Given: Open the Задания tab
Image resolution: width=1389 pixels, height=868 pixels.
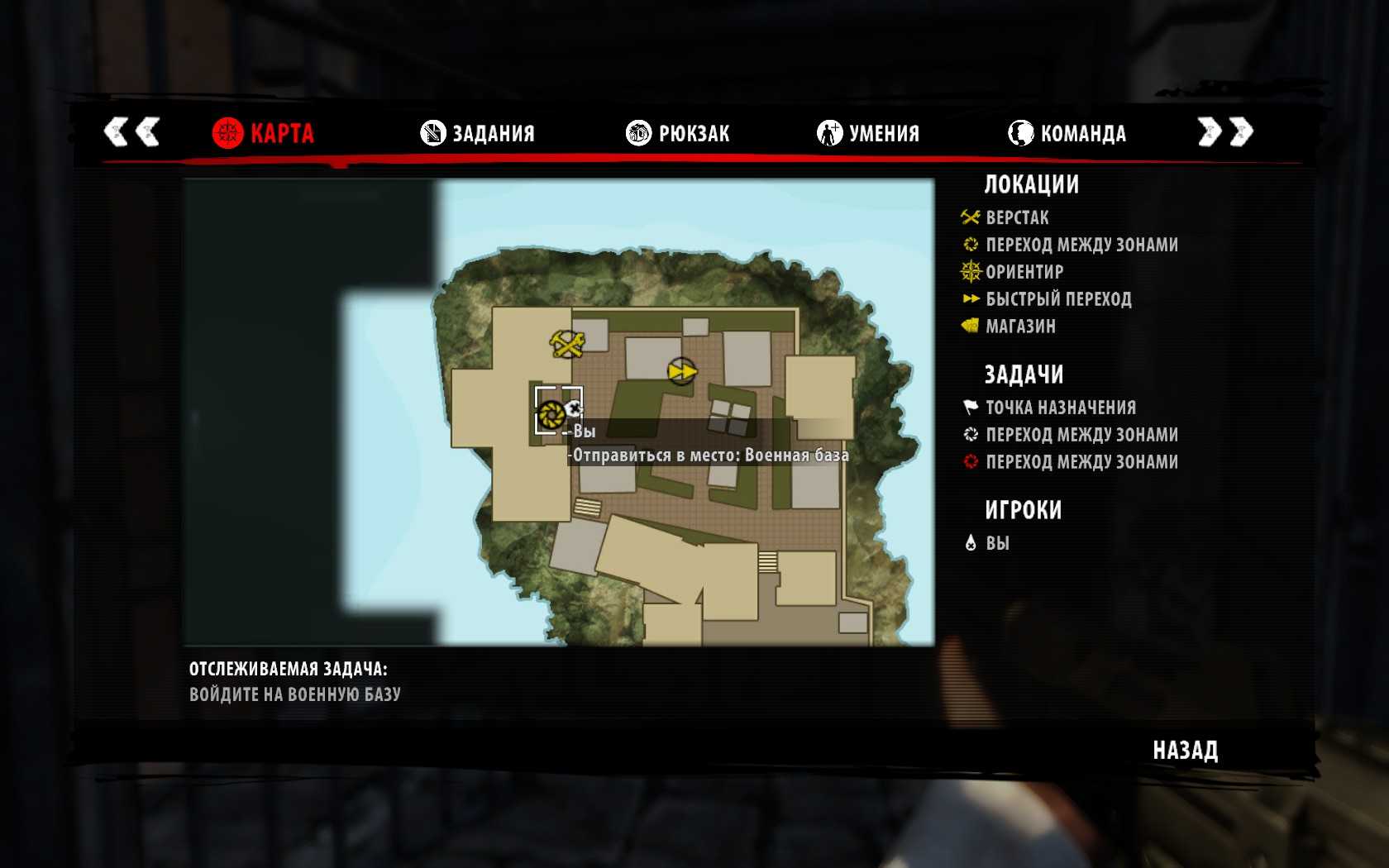Looking at the screenshot, I should pos(478,133).
